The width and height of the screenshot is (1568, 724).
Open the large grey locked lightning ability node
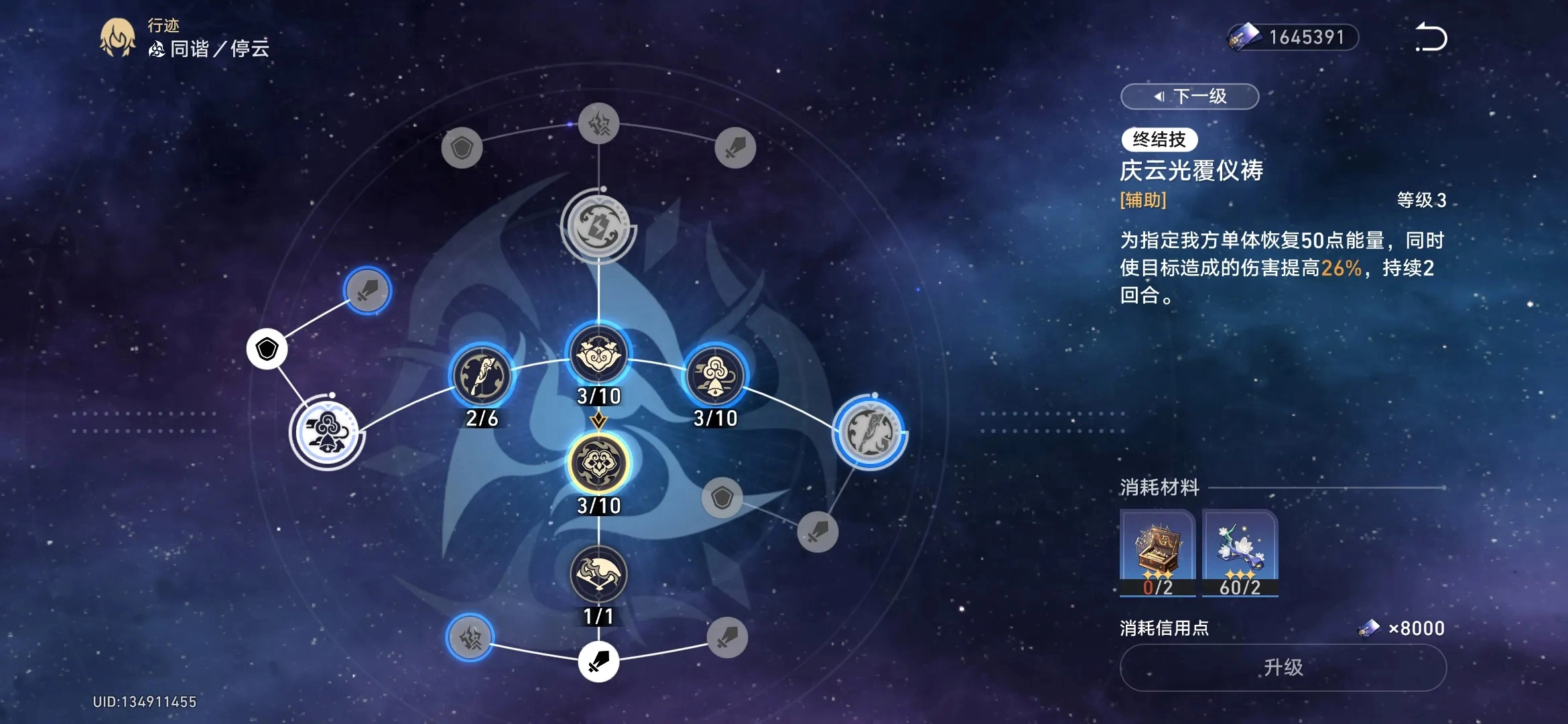[598, 226]
